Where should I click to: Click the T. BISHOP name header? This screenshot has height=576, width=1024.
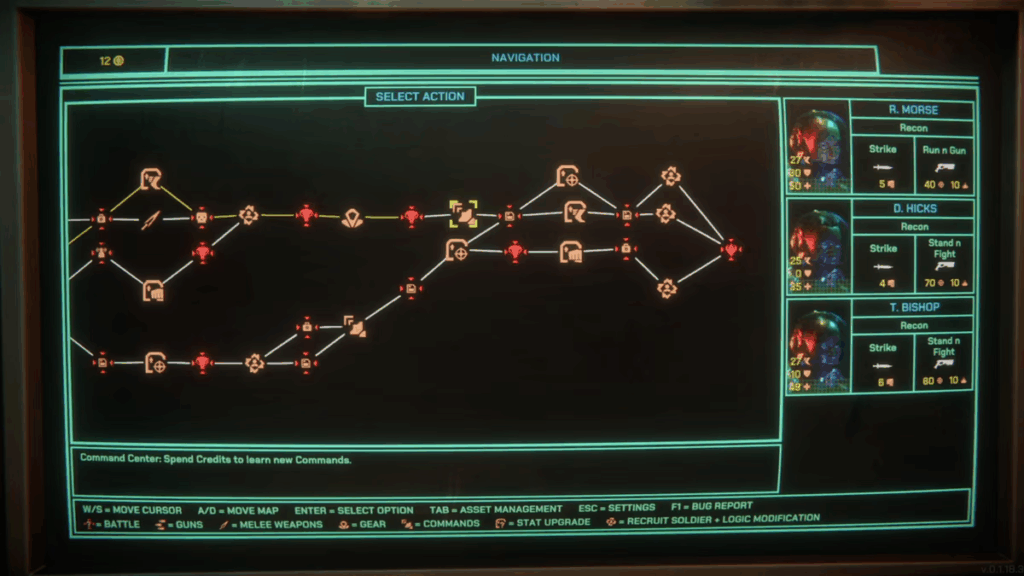coord(912,308)
